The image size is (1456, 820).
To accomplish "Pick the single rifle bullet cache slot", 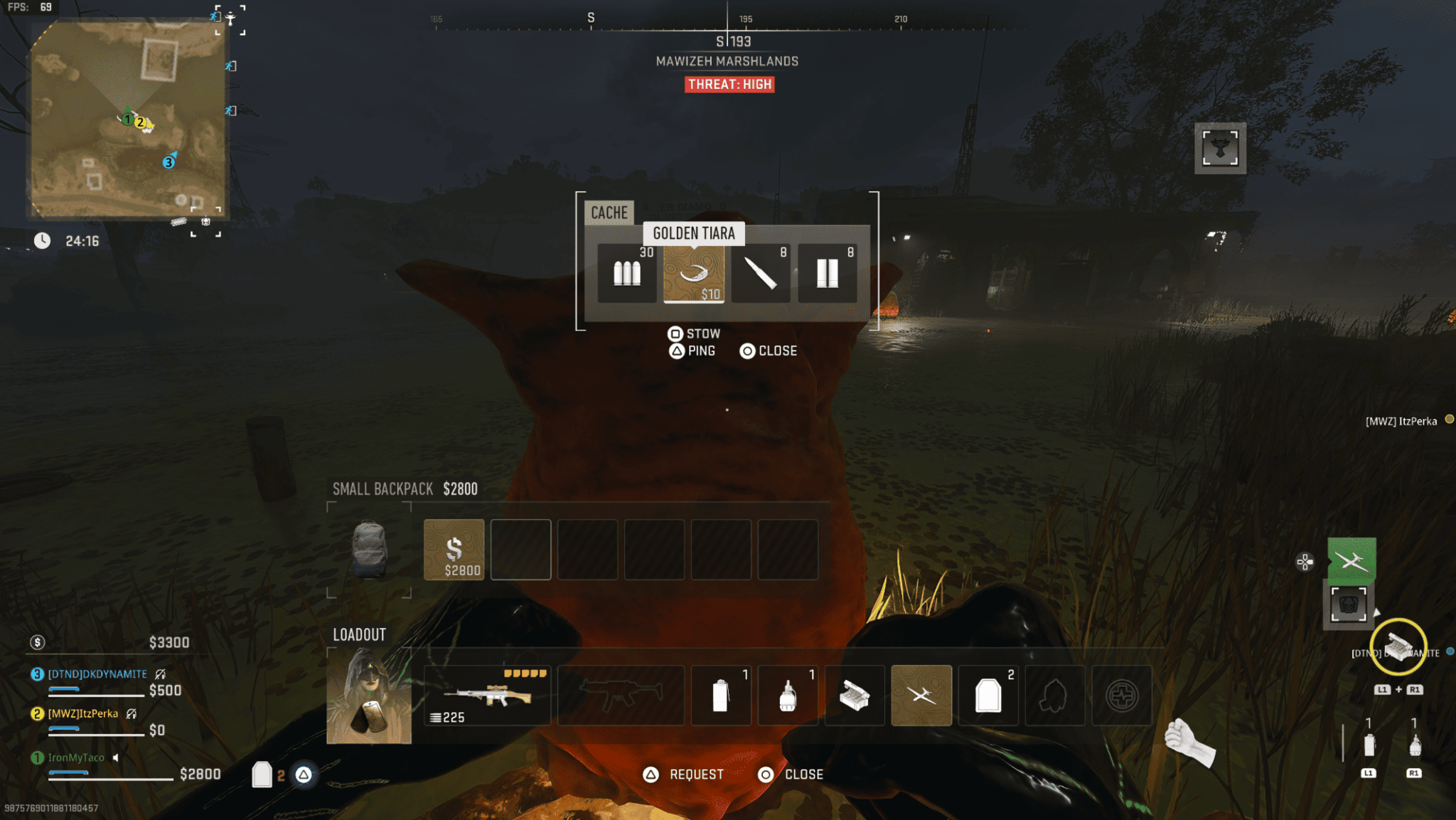I will (x=760, y=274).
